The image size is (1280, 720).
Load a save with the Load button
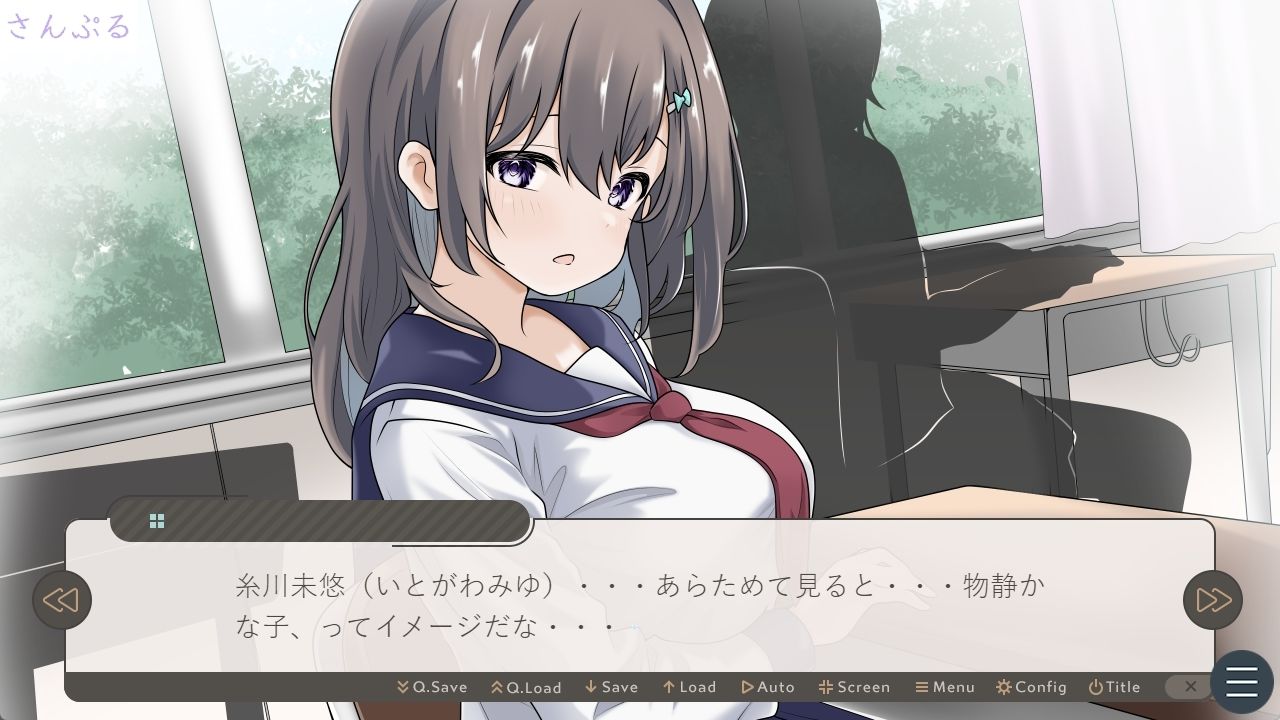[x=689, y=687]
